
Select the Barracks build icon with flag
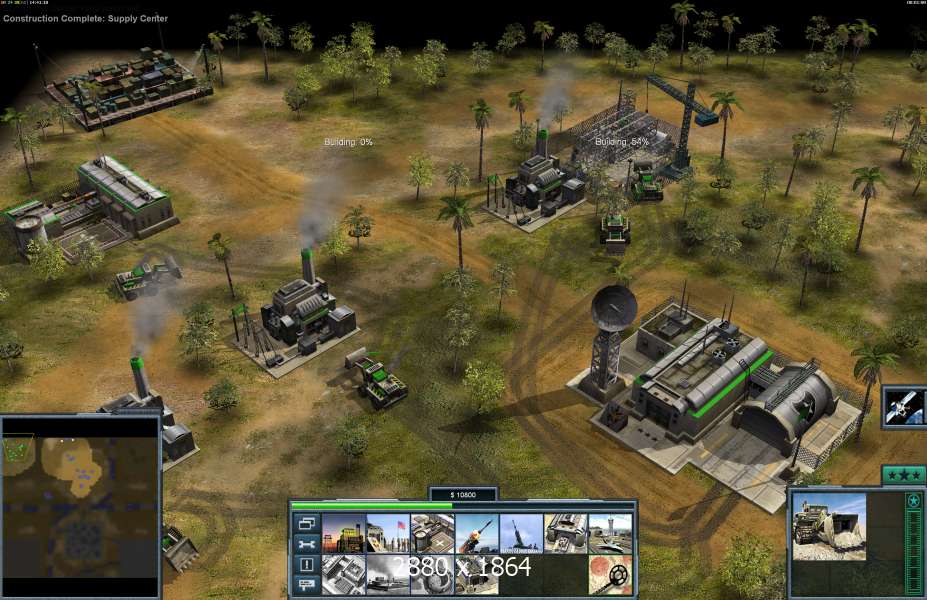click(386, 534)
